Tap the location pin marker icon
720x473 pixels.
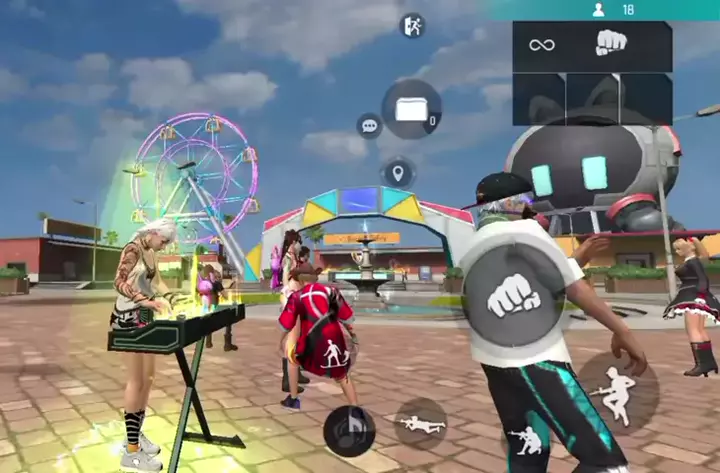pyautogui.click(x=398, y=172)
